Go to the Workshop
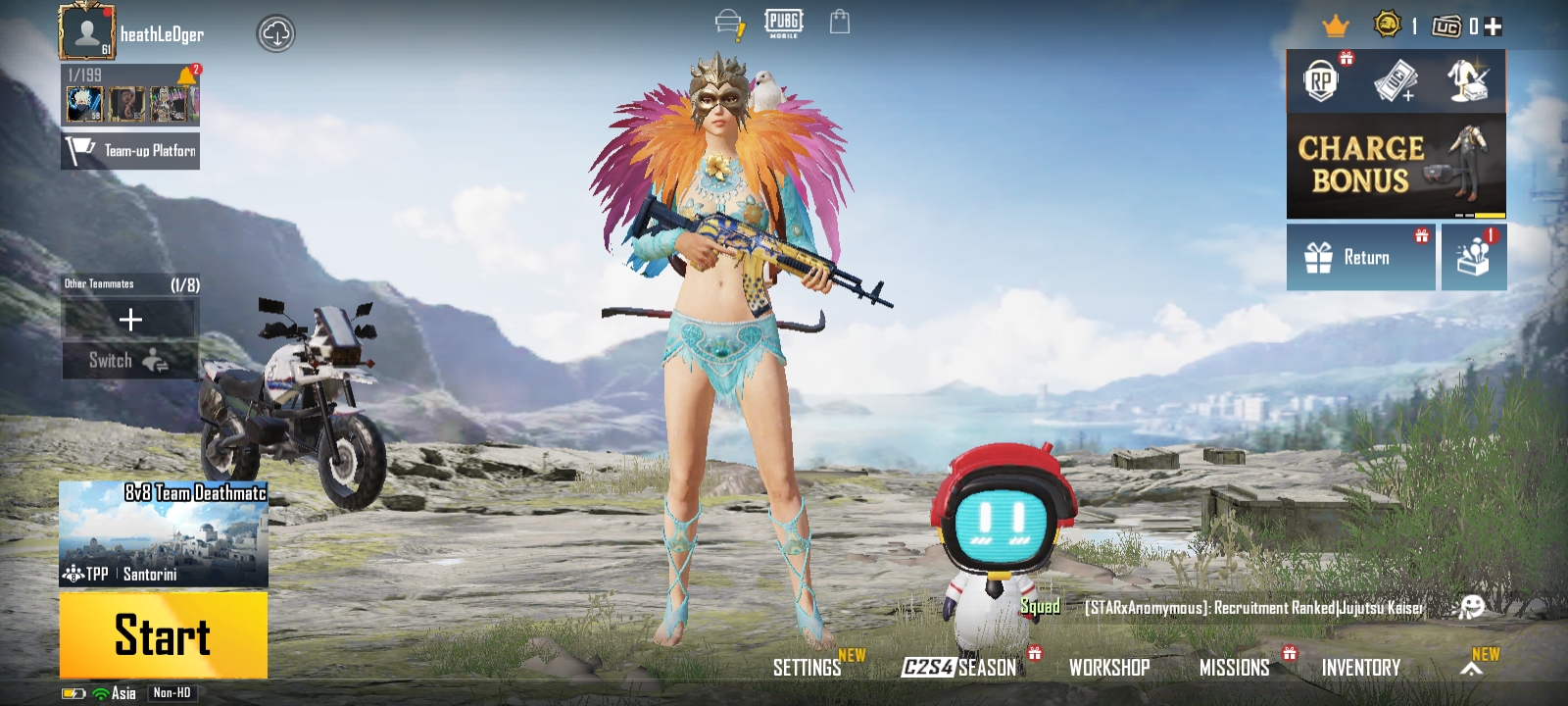This screenshot has width=1568, height=706. click(x=1109, y=668)
